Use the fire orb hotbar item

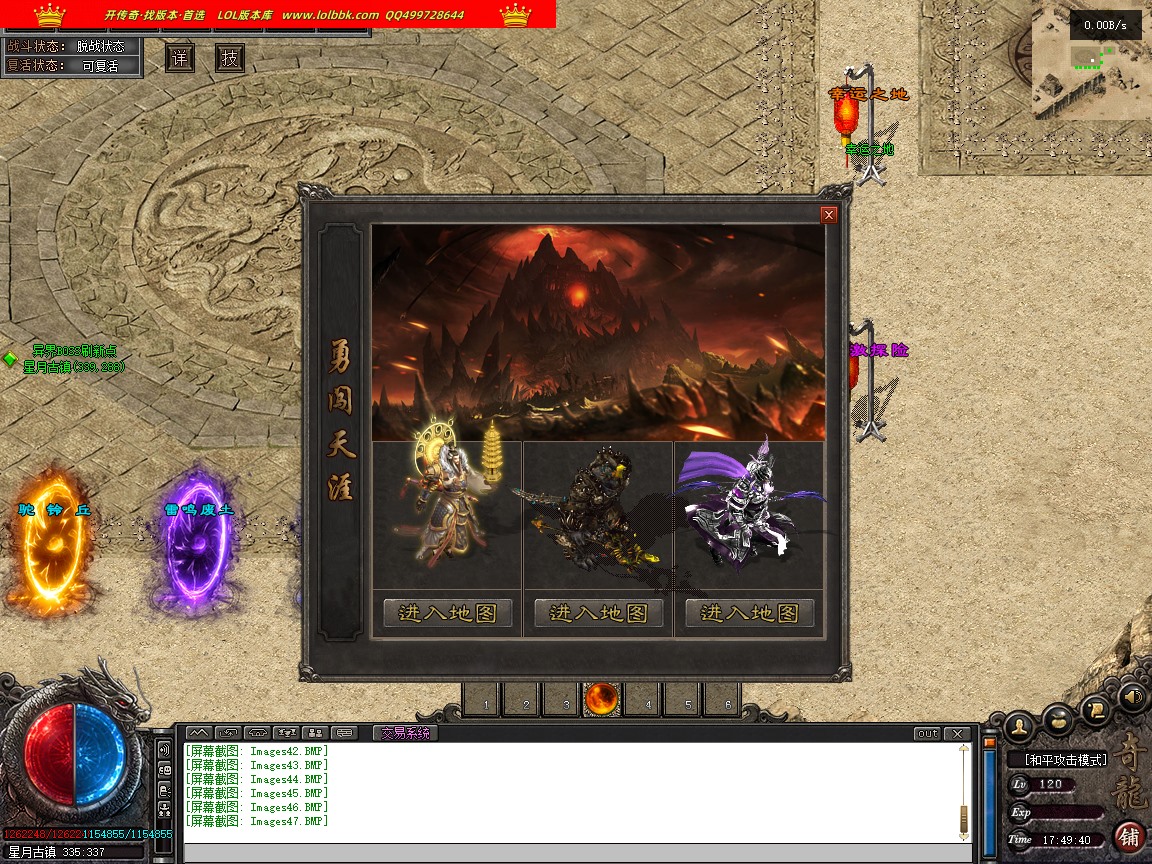point(602,699)
